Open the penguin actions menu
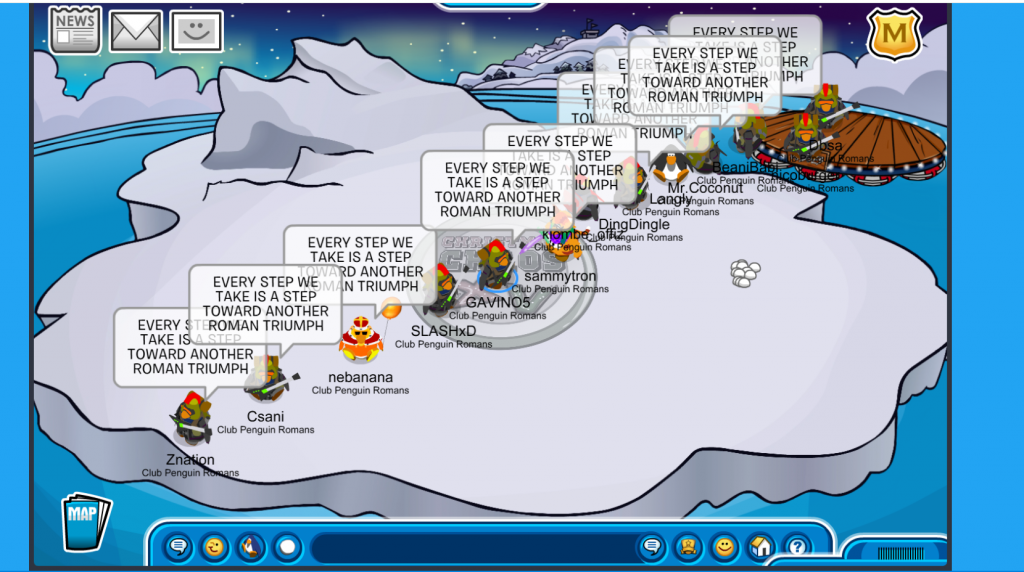The image size is (1024, 572). pos(250,547)
